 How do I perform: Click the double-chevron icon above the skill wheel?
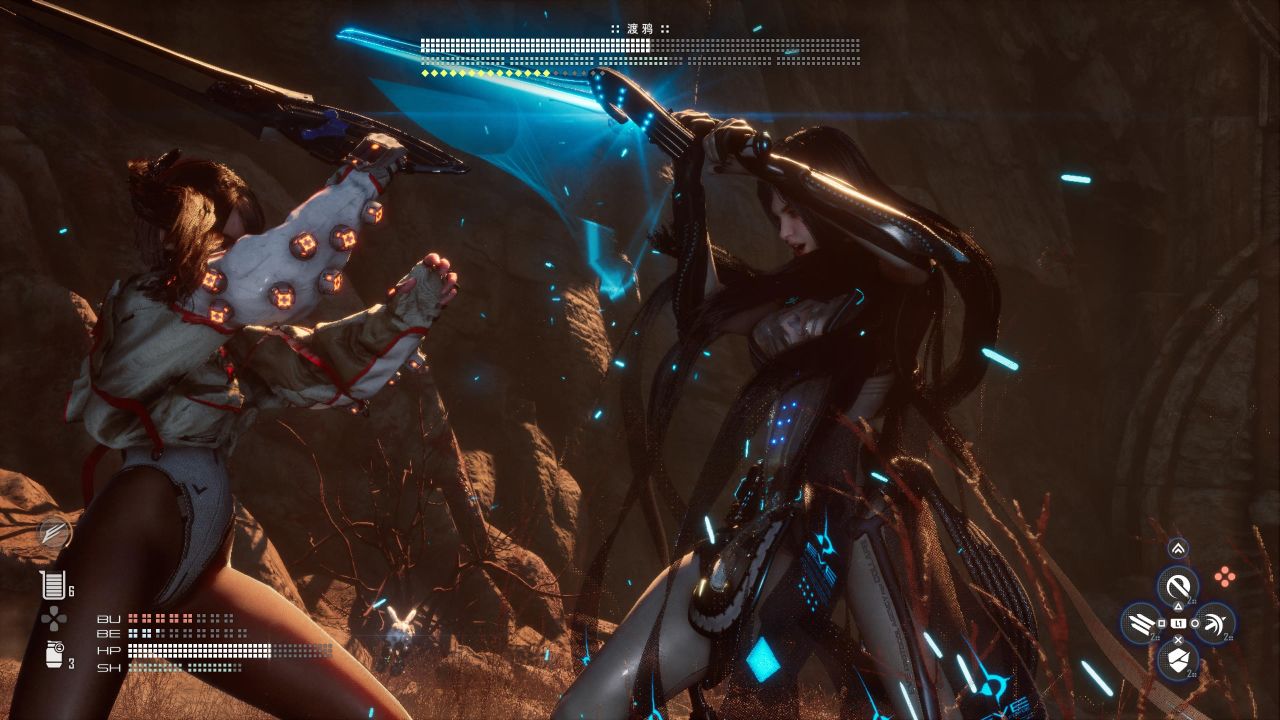pyautogui.click(x=1177, y=548)
